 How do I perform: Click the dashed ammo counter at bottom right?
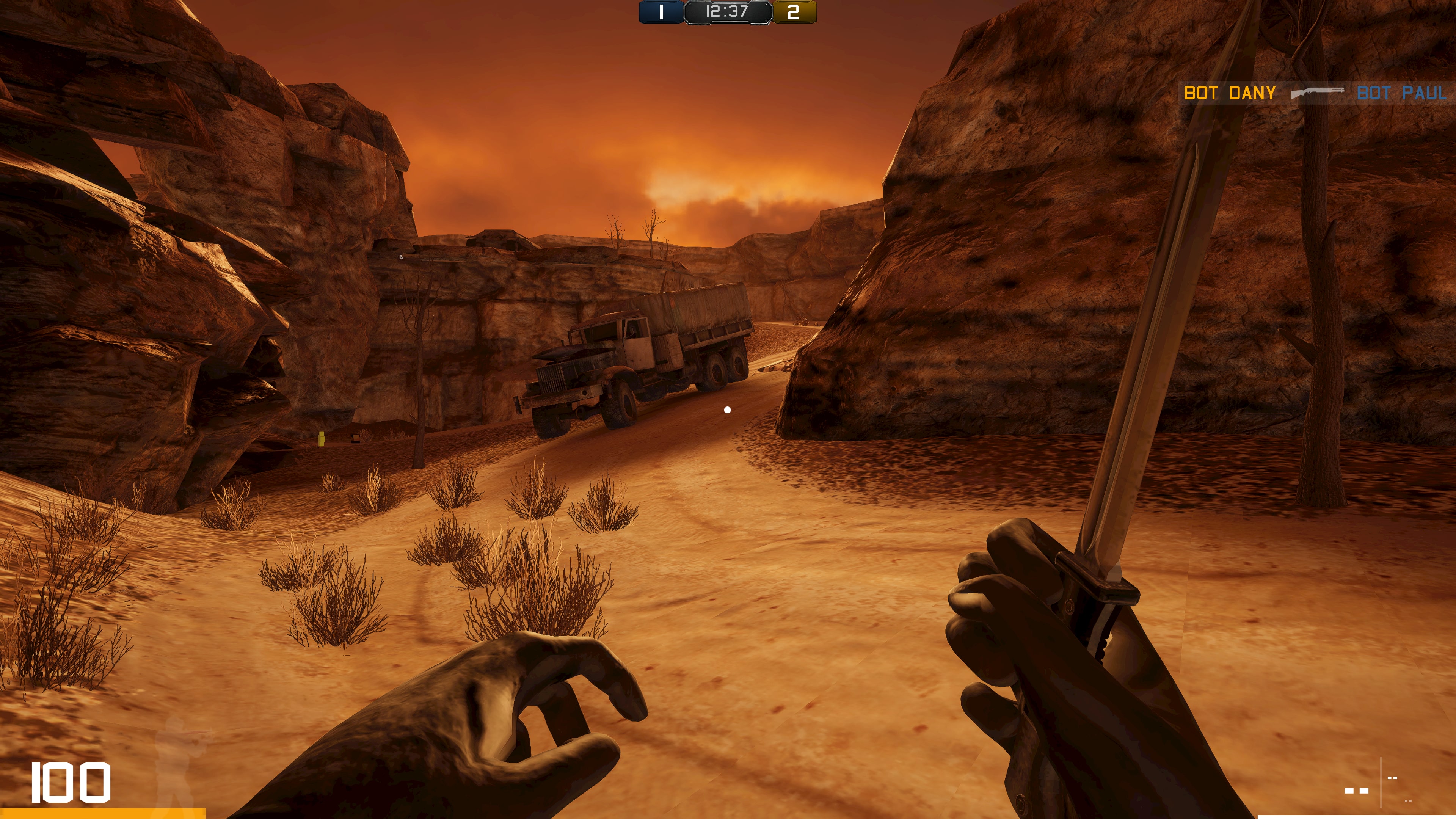pos(1357,791)
